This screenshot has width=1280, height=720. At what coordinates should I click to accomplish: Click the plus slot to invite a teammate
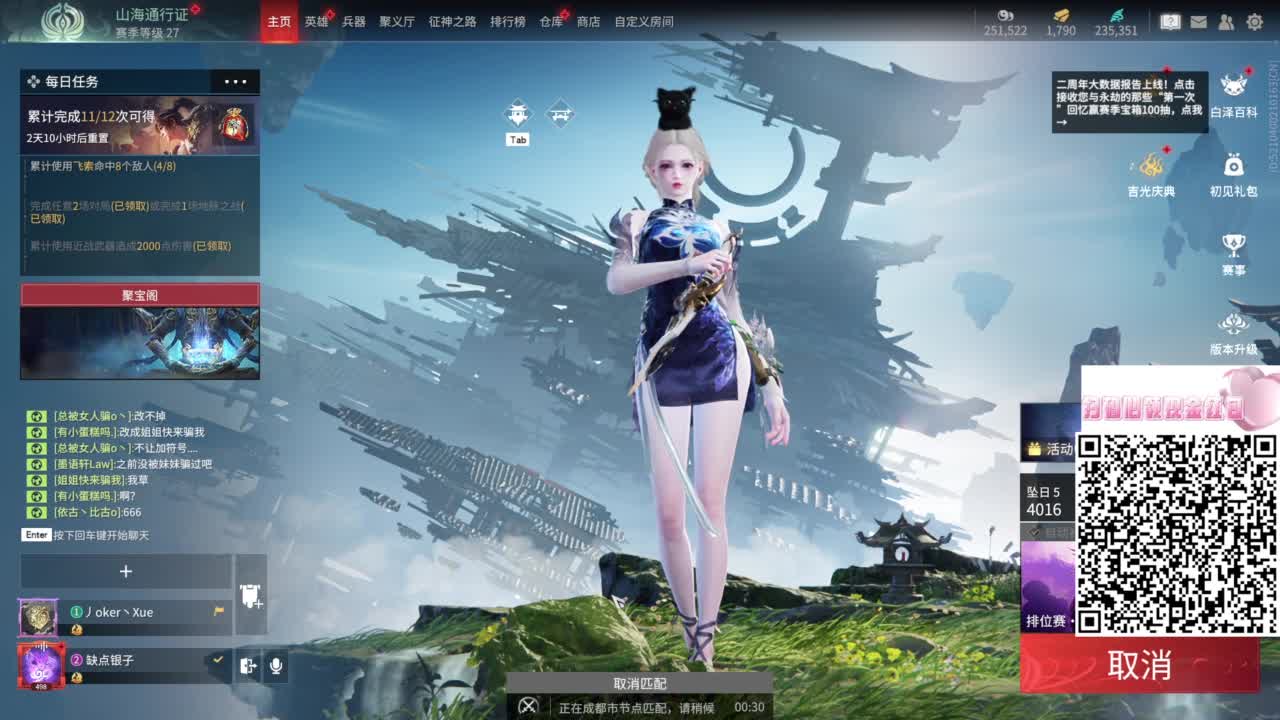tap(126, 571)
